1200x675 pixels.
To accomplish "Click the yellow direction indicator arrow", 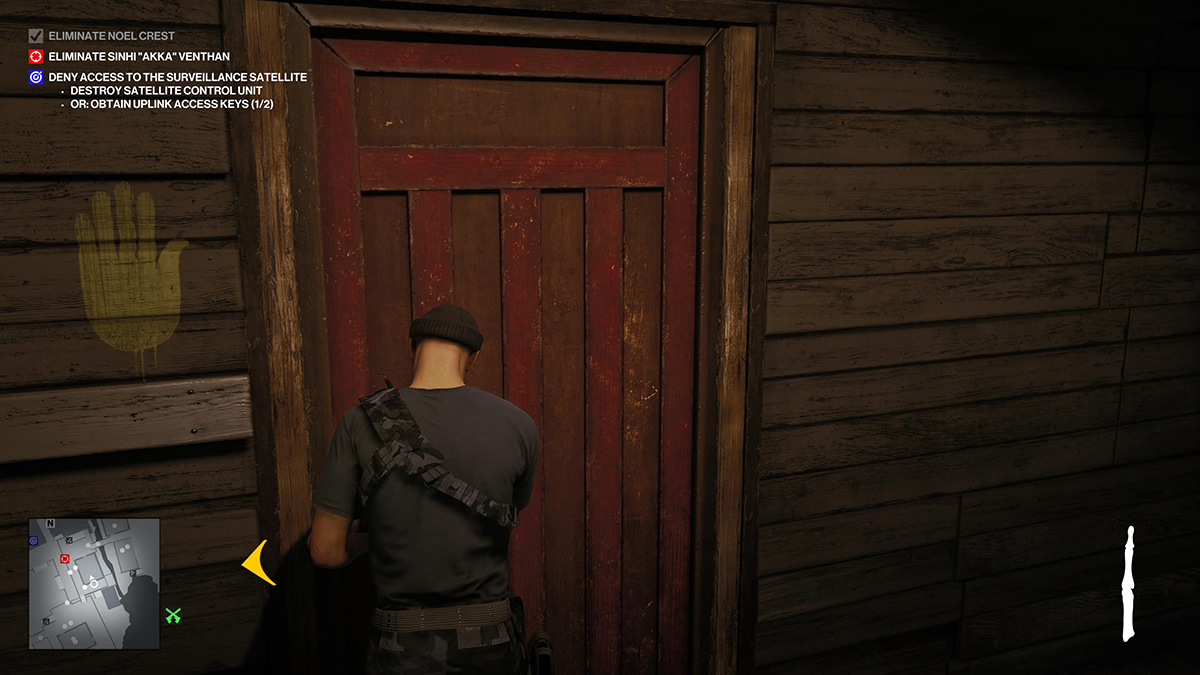I will 259,563.
